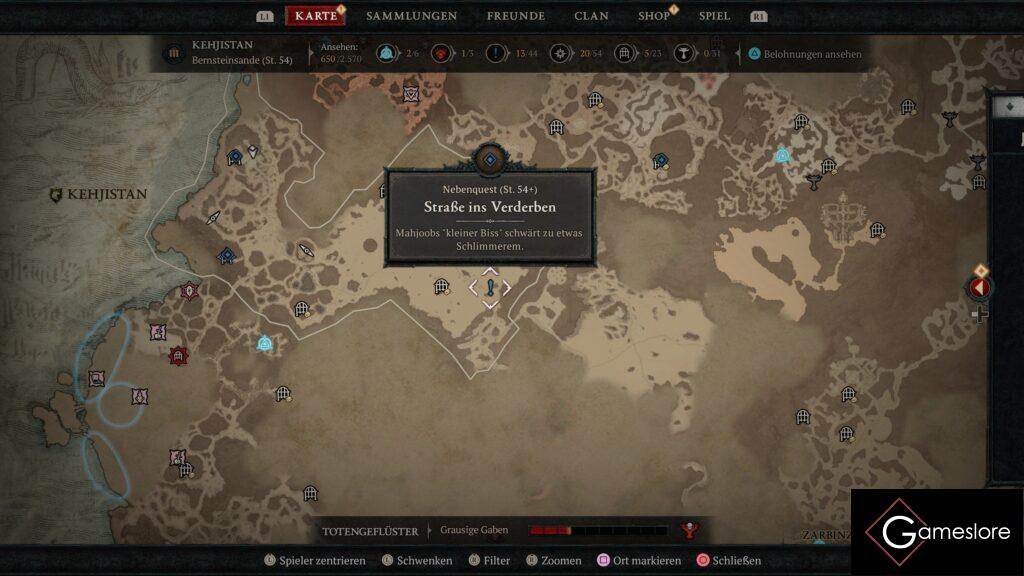
Task: Select the Kehjistan region label on the map
Action: coord(98,195)
